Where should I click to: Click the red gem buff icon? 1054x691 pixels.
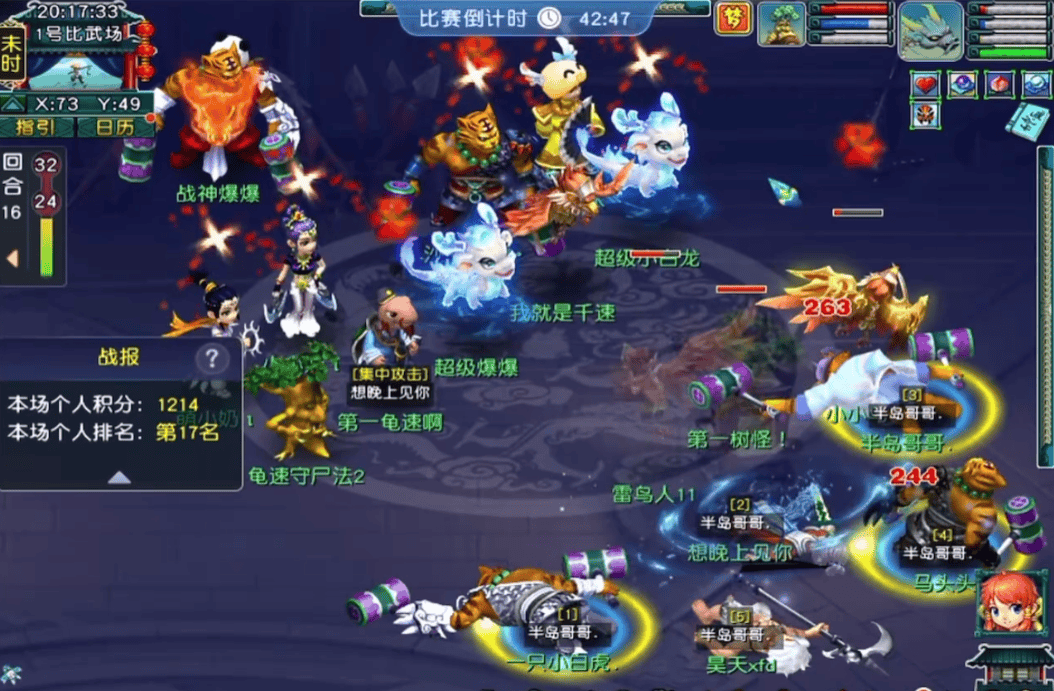point(998,85)
